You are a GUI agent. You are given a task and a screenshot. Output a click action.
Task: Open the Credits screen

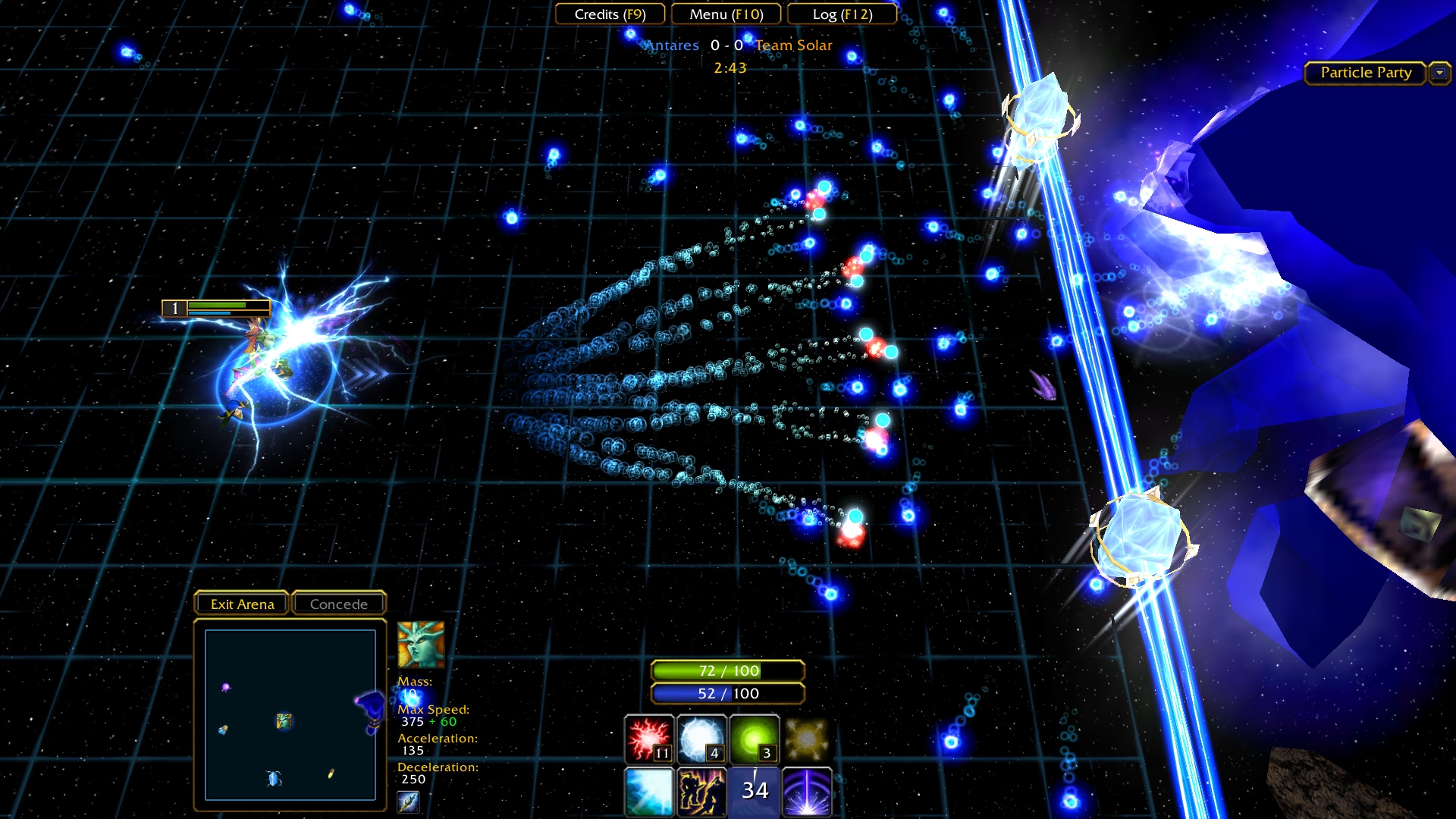click(610, 14)
